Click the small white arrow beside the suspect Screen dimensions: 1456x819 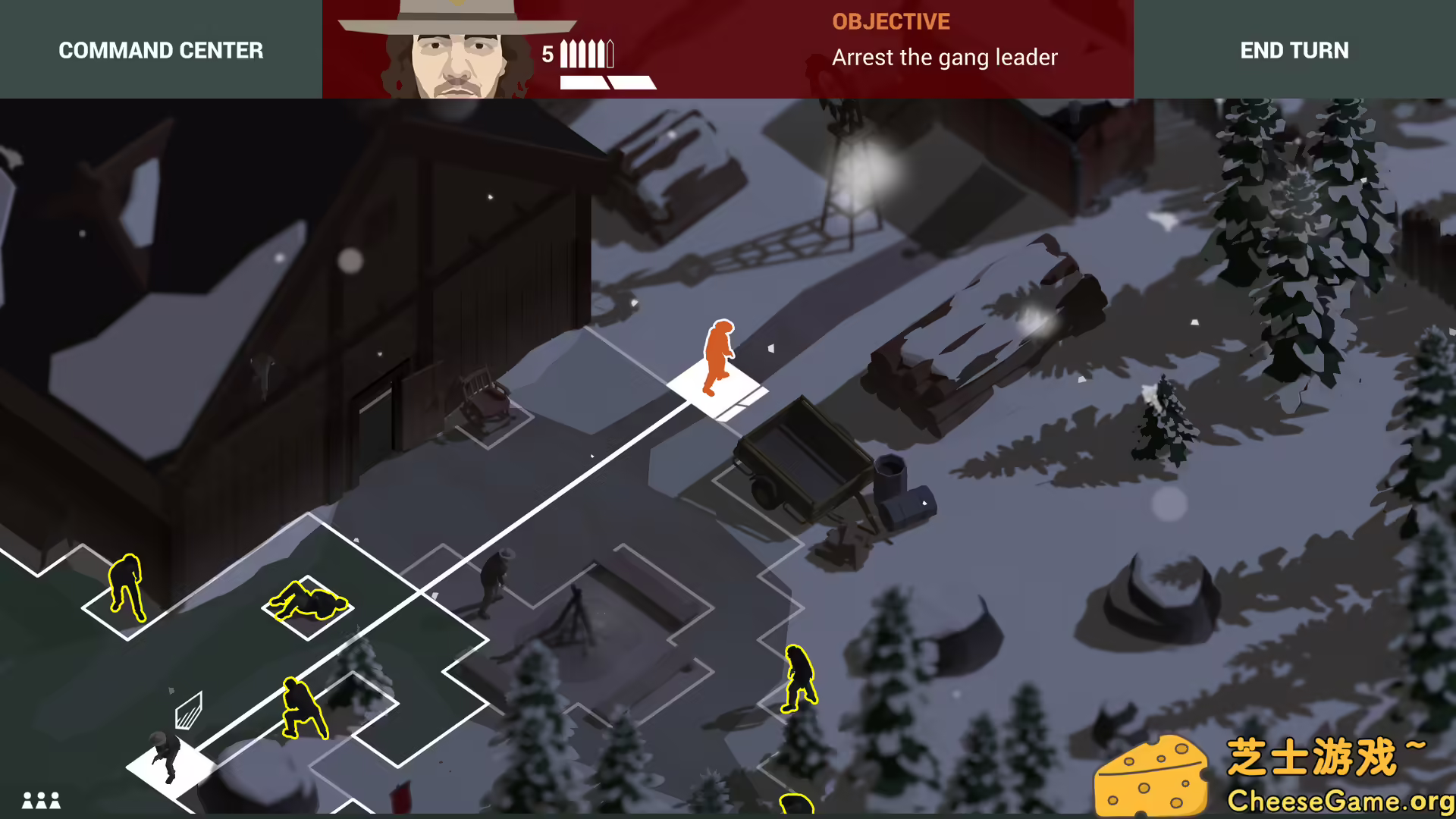click(x=771, y=348)
